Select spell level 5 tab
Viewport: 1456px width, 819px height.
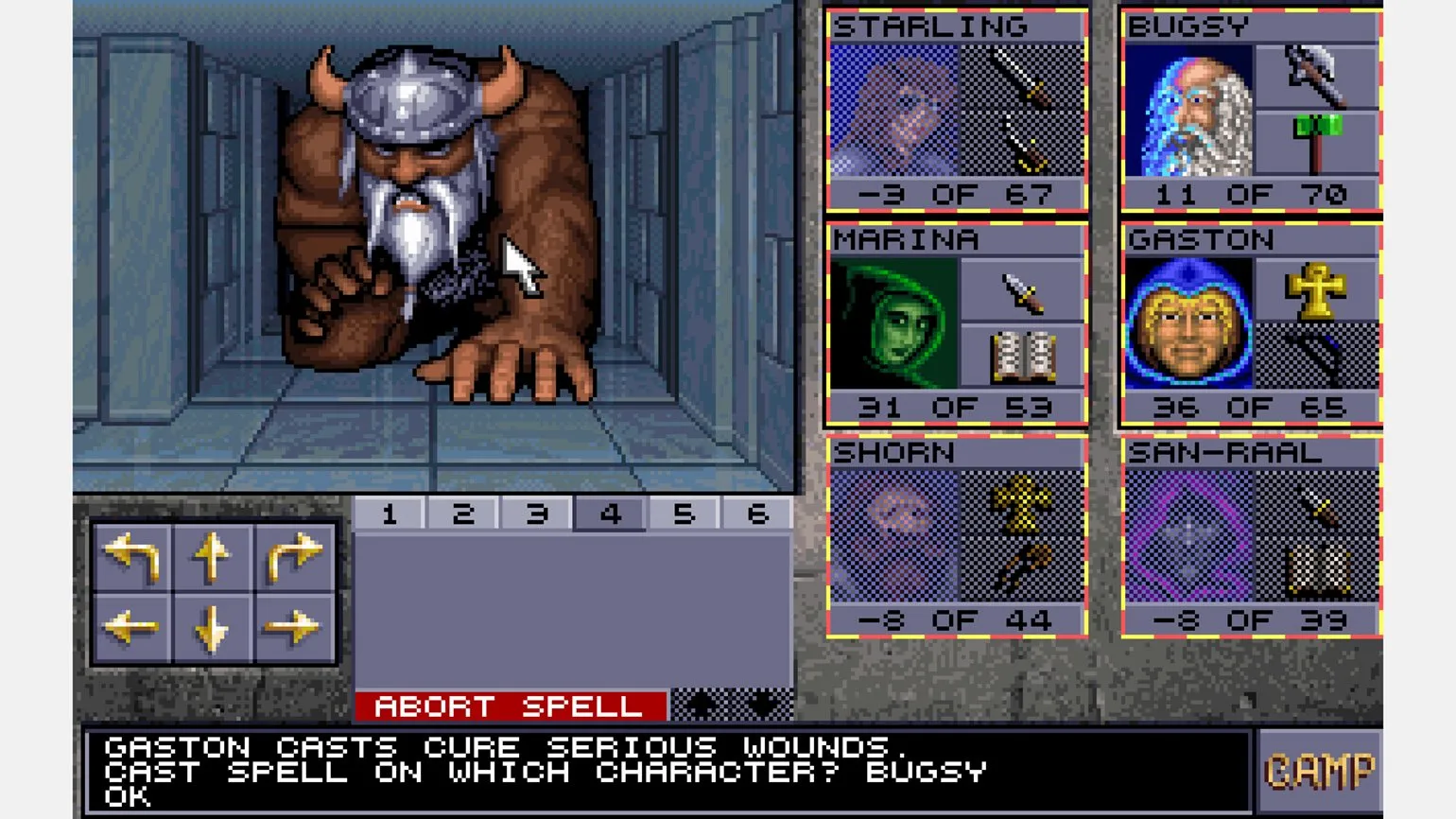click(684, 514)
